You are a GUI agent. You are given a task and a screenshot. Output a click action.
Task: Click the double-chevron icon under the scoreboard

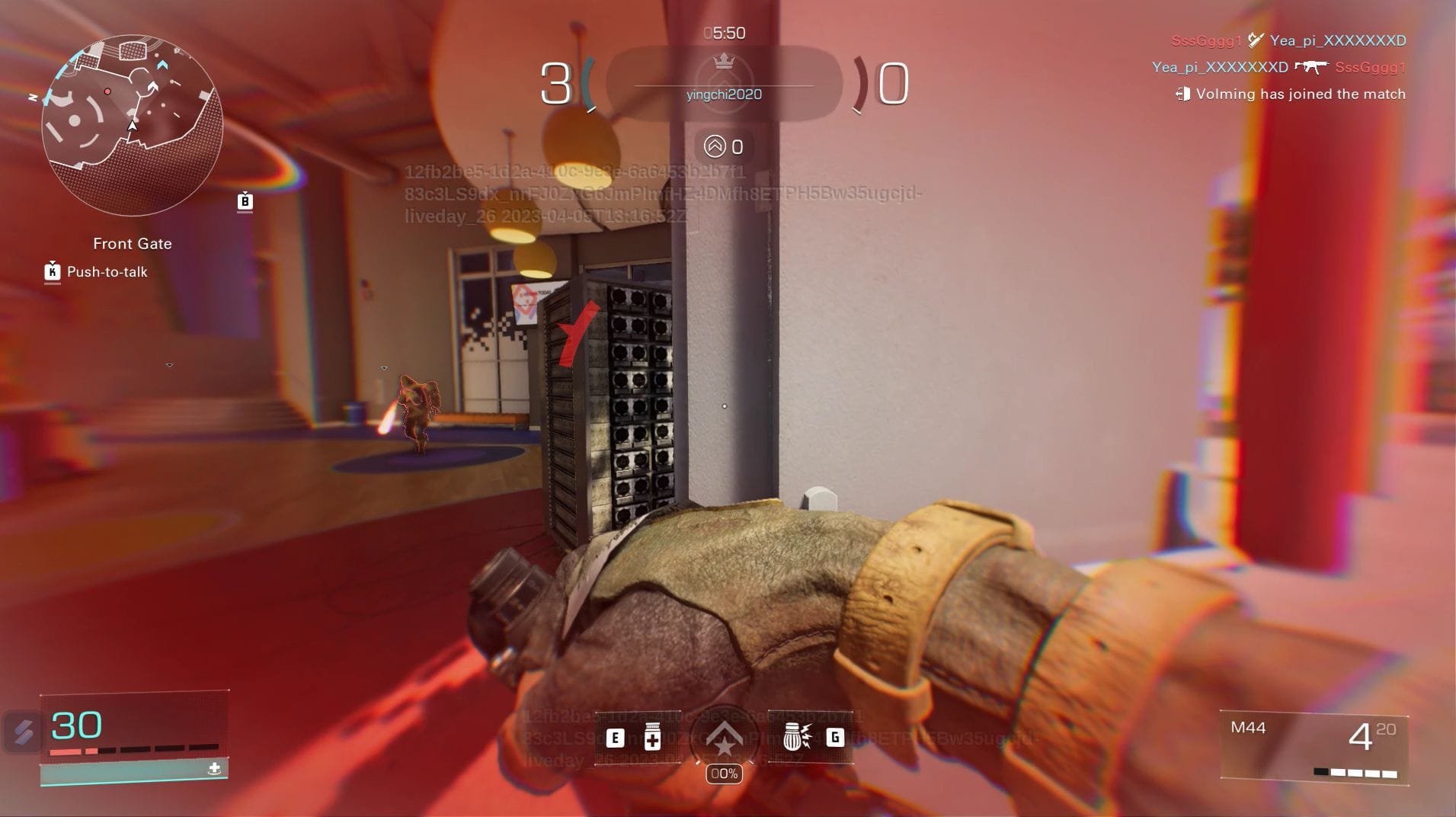(715, 146)
